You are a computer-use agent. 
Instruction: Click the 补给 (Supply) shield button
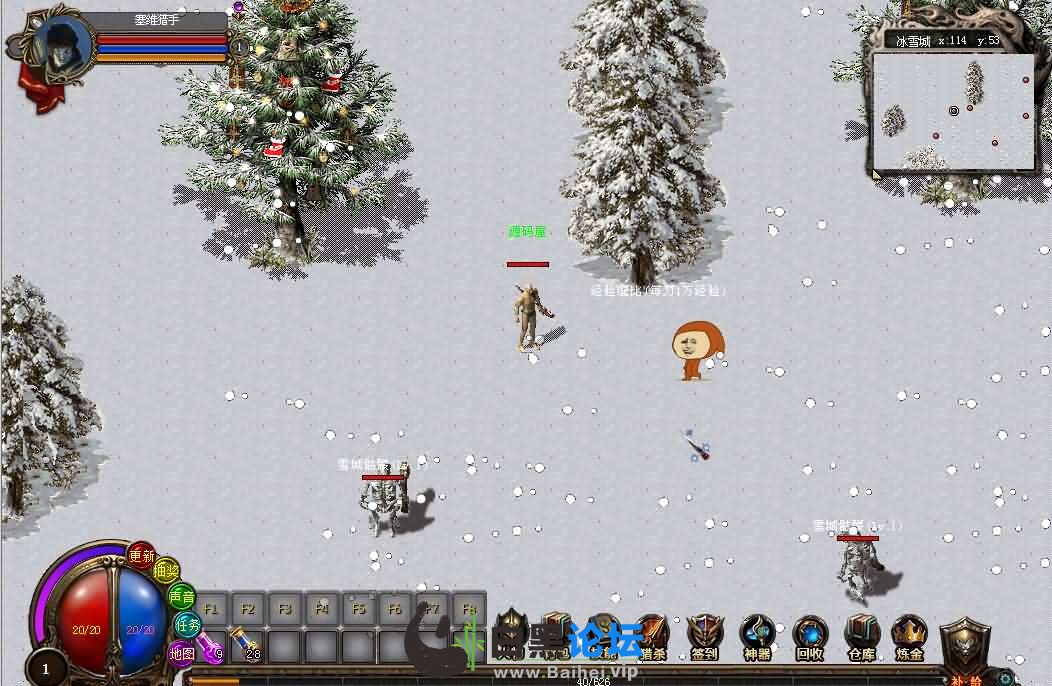(966, 650)
